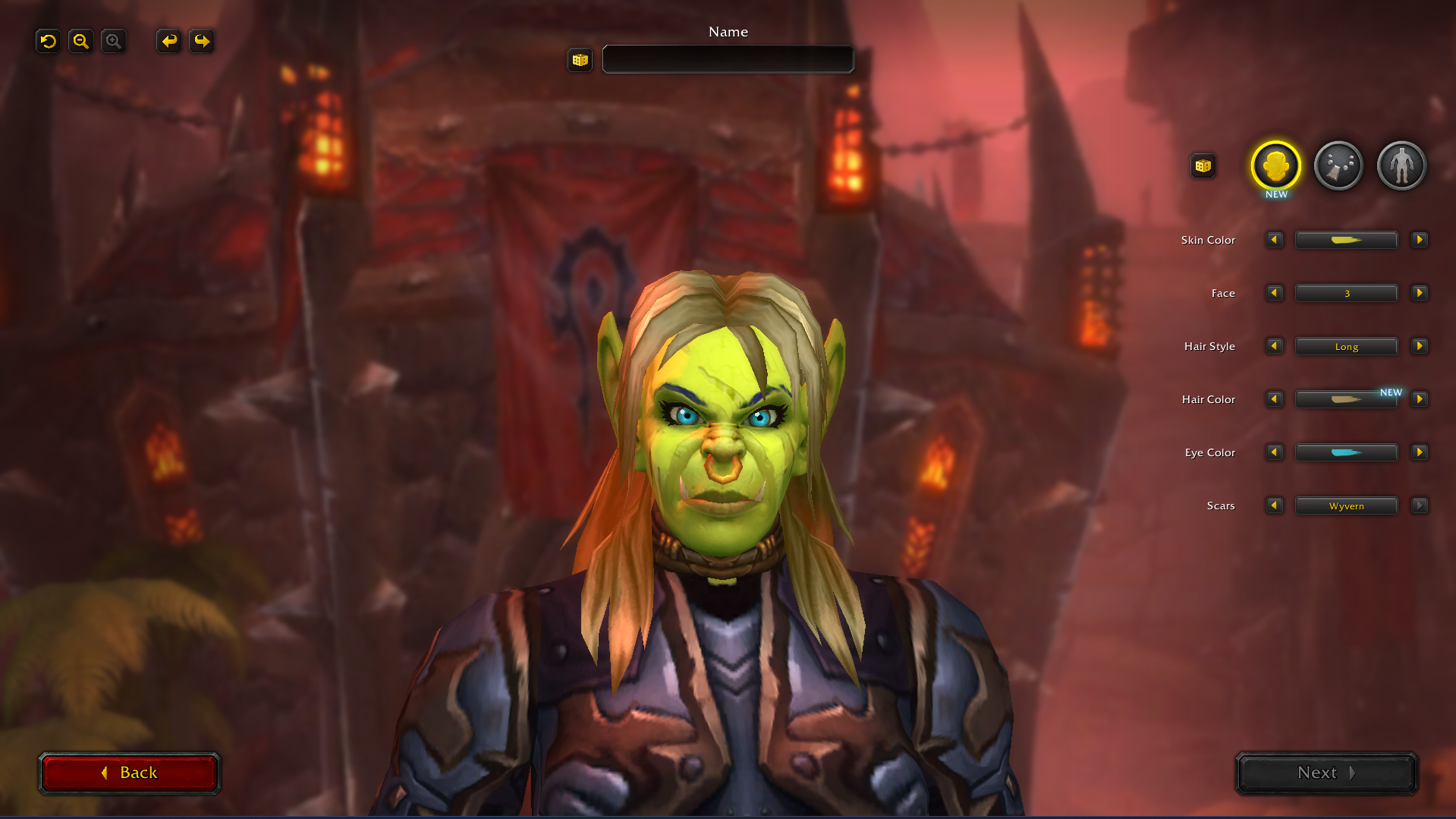Viewport: 1456px width, 819px height.
Task: Open the piercings customization category
Action: pos(1338,165)
